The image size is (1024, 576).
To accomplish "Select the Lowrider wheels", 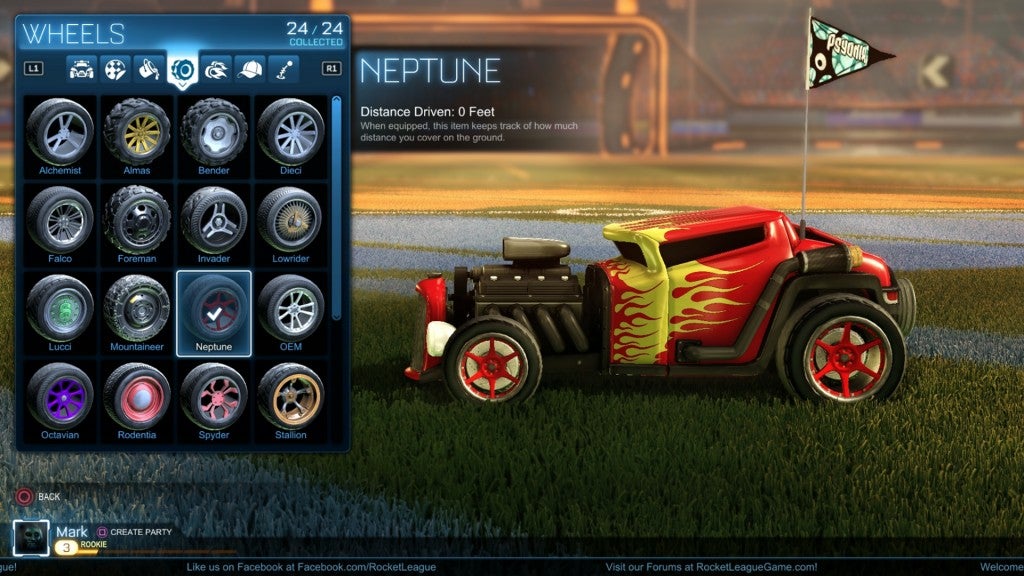I will click(291, 220).
